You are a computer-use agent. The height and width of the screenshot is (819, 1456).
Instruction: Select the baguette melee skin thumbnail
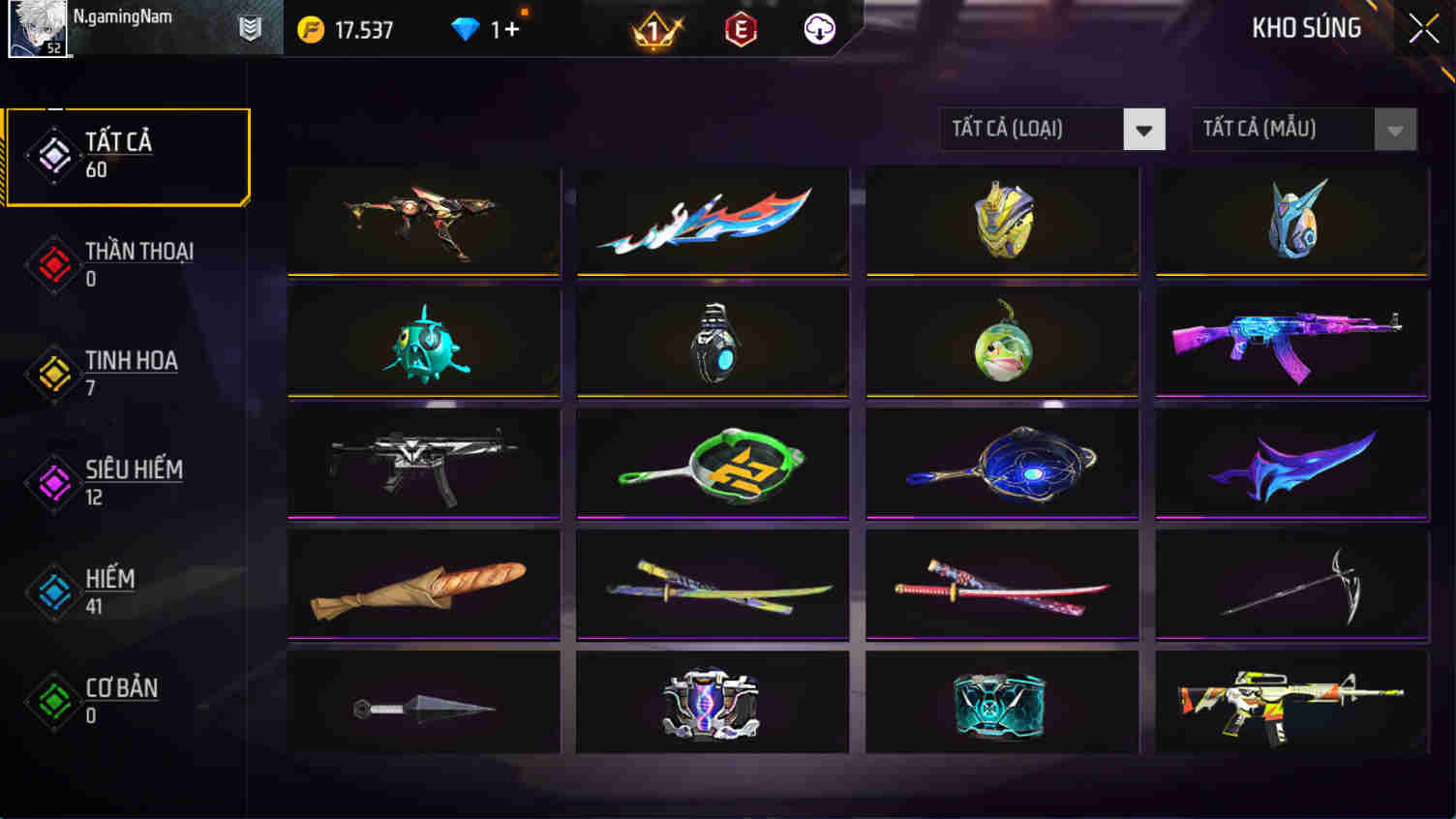coord(423,583)
